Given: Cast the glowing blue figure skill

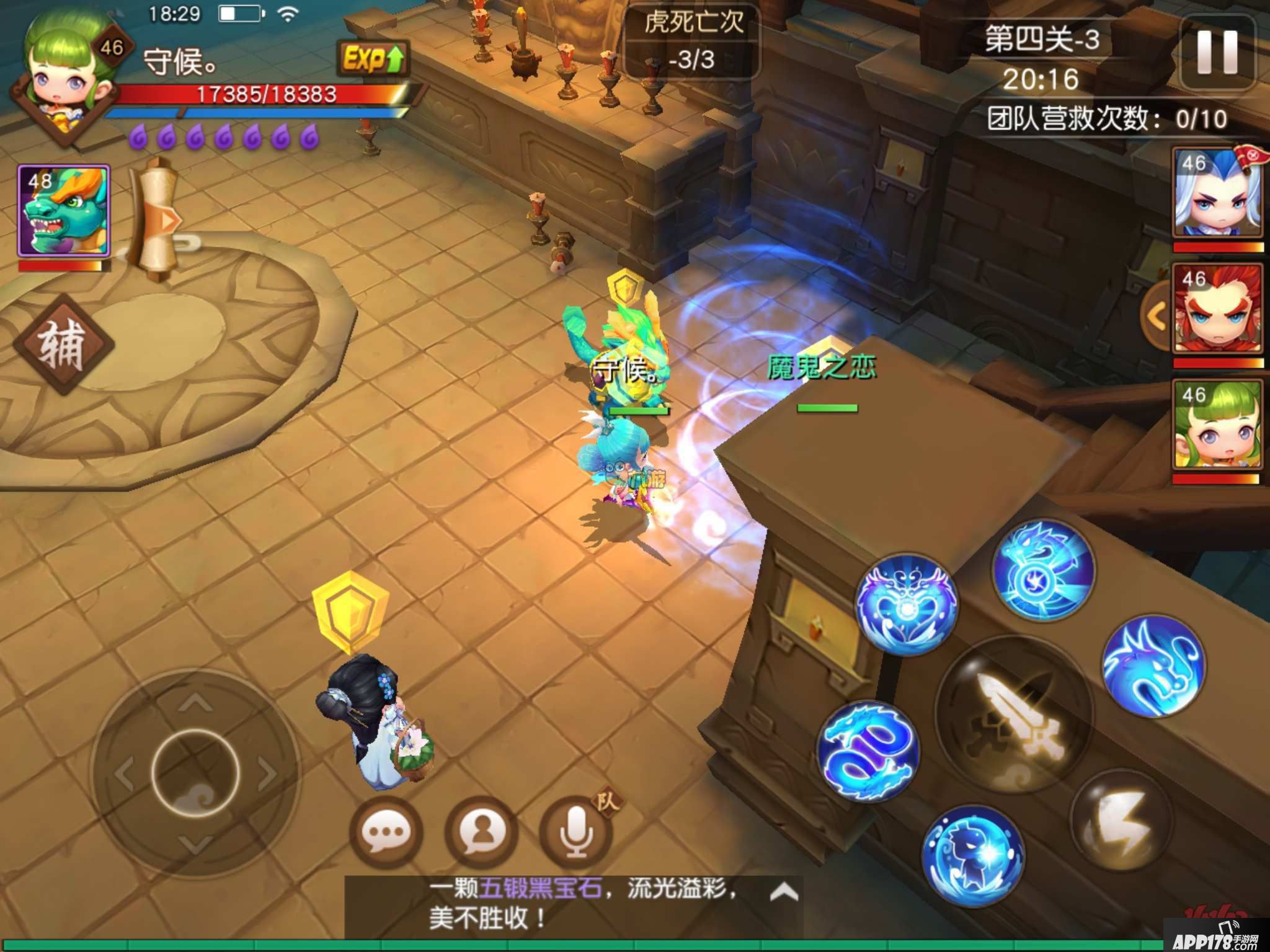Looking at the screenshot, I should [x=972, y=855].
